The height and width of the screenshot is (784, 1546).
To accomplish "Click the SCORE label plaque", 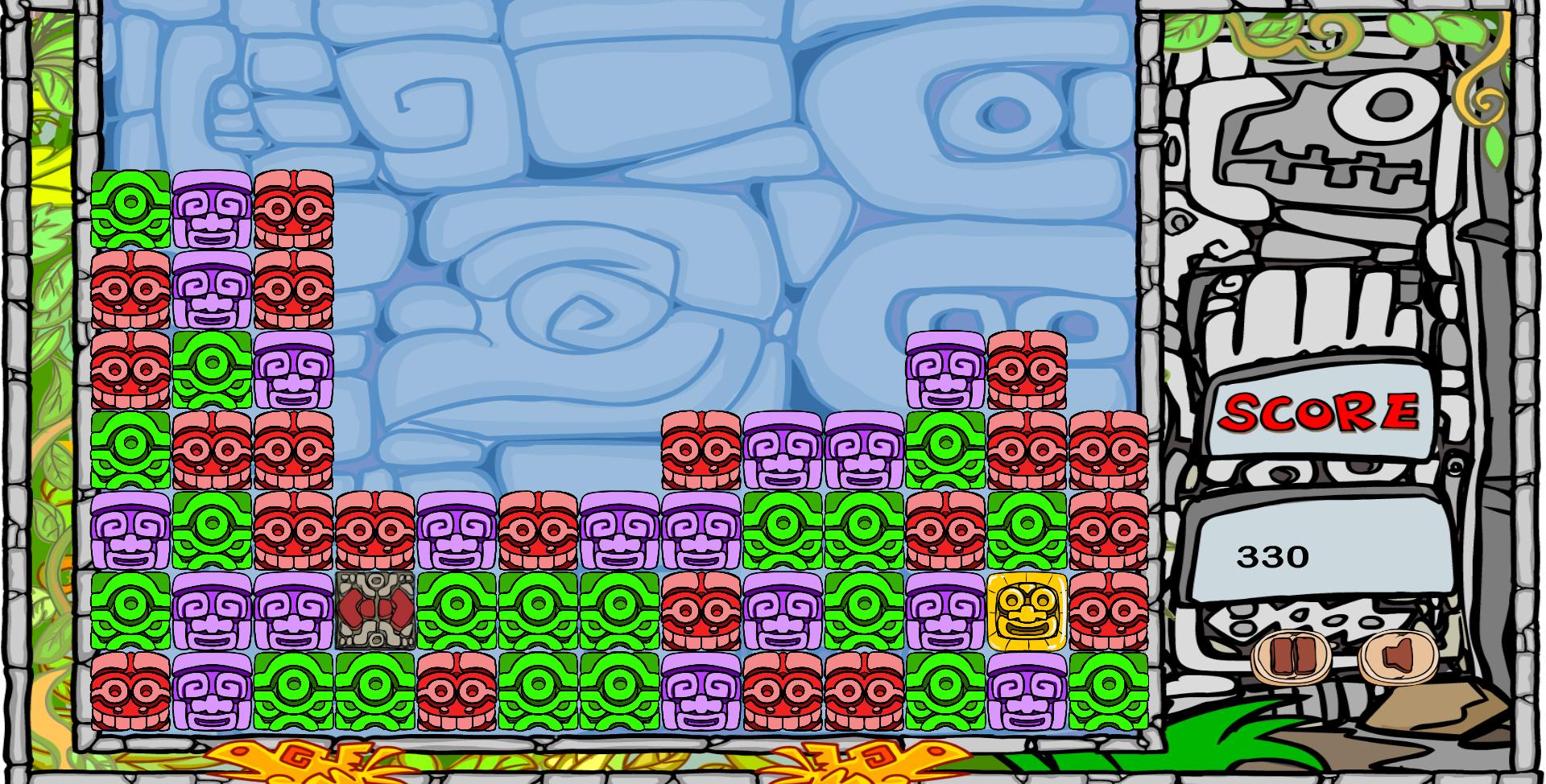I will [1319, 413].
